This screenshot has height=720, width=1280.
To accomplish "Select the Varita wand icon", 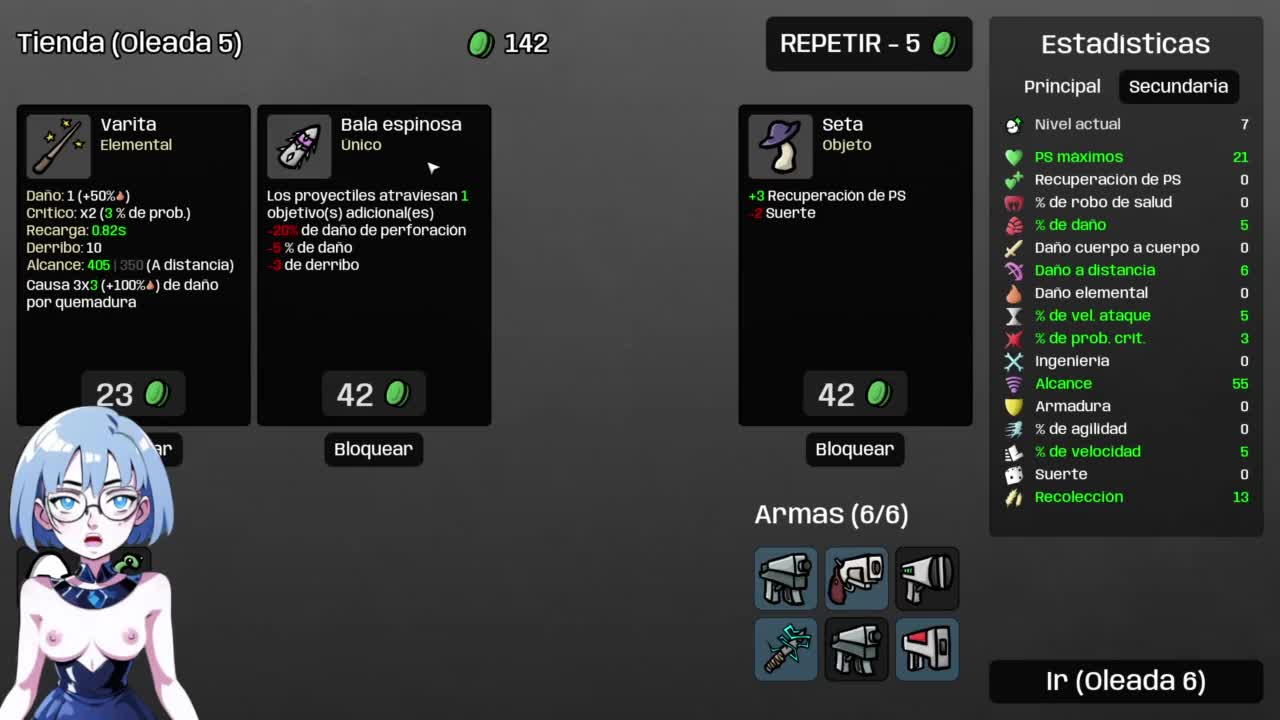I will 58,146.
